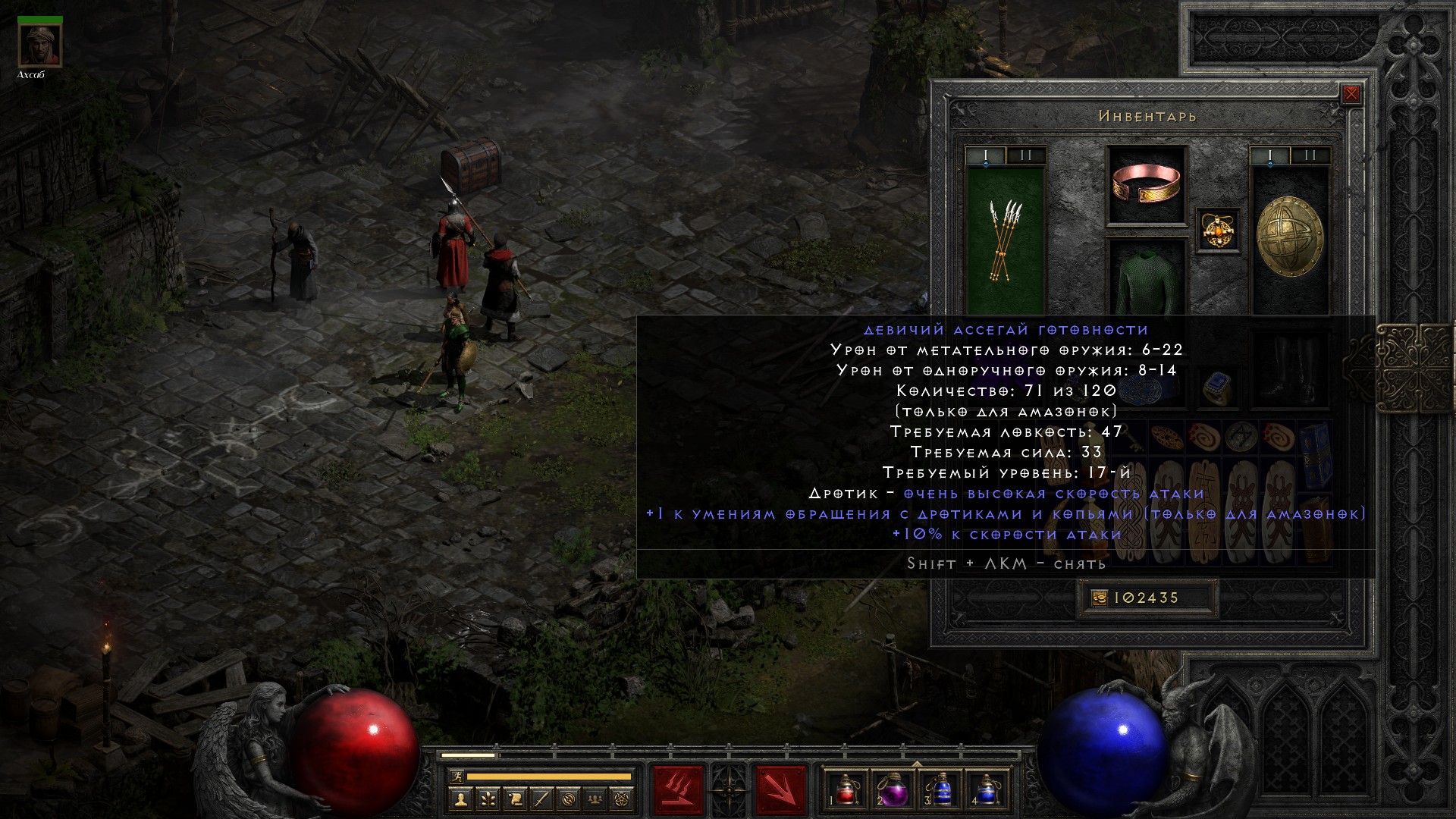Screen dimensions: 1456x819
Task: Select the equipped amulet slot
Action: click(1218, 230)
